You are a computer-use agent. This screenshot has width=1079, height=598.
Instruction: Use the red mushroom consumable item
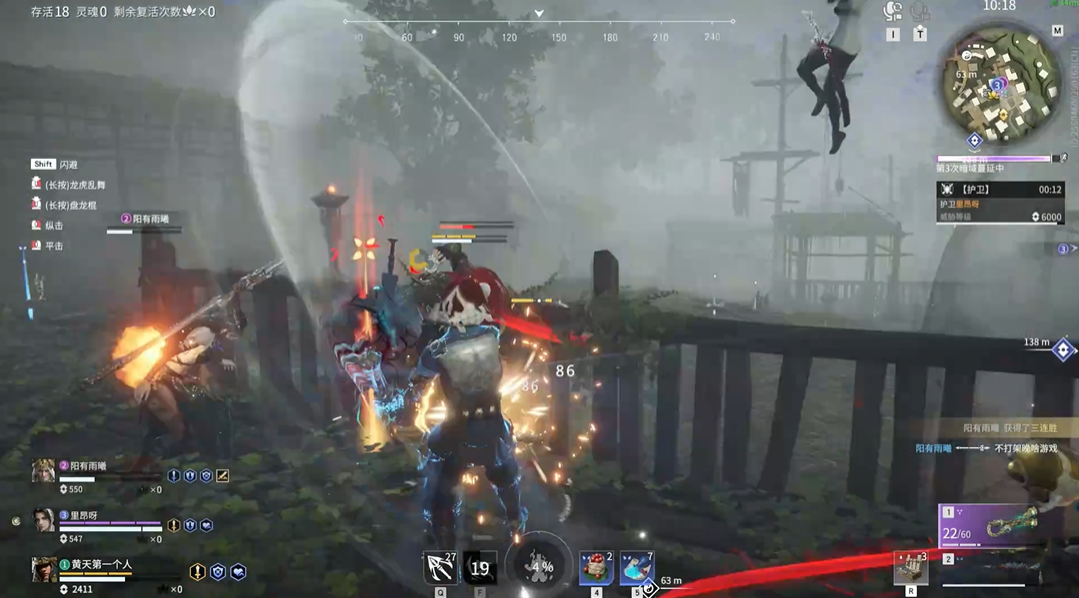pos(596,568)
